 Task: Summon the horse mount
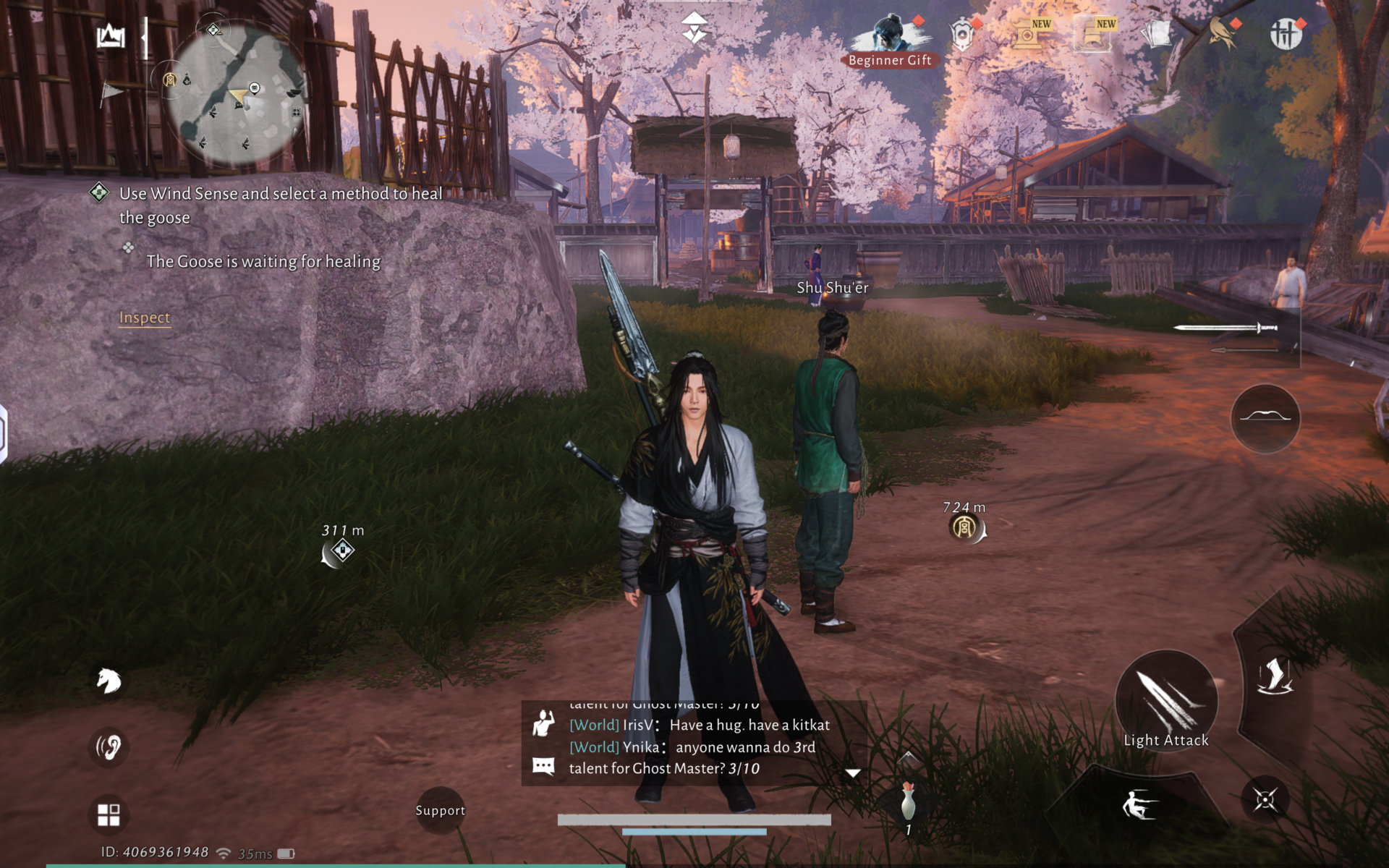[109, 681]
